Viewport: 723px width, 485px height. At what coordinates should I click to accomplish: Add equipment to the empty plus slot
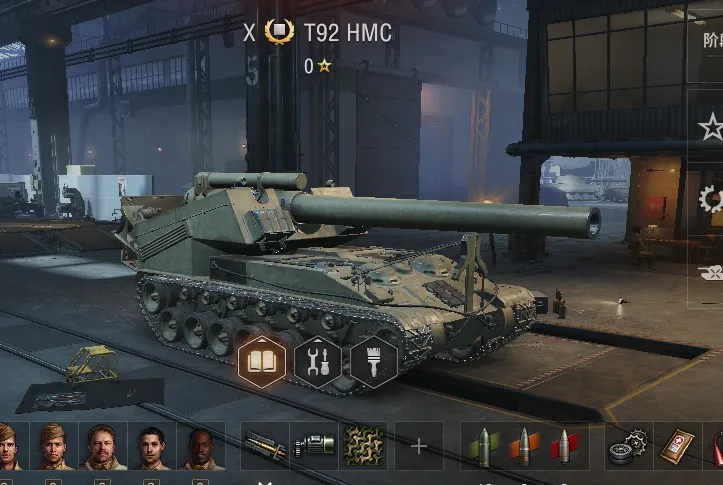coord(418,446)
